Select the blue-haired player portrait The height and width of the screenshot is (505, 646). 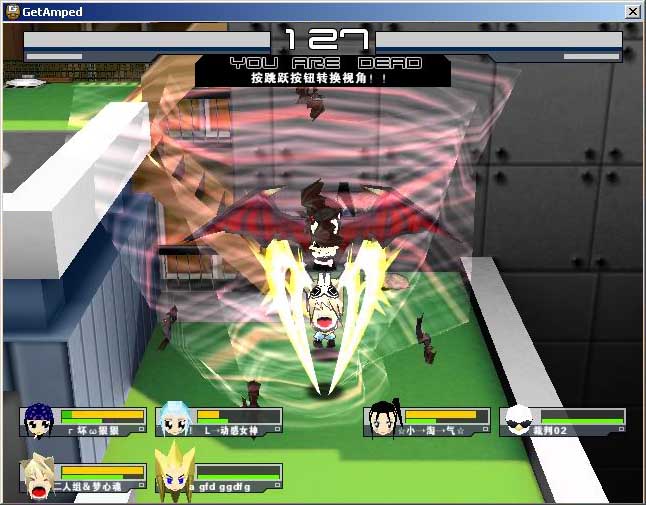pos(39,421)
